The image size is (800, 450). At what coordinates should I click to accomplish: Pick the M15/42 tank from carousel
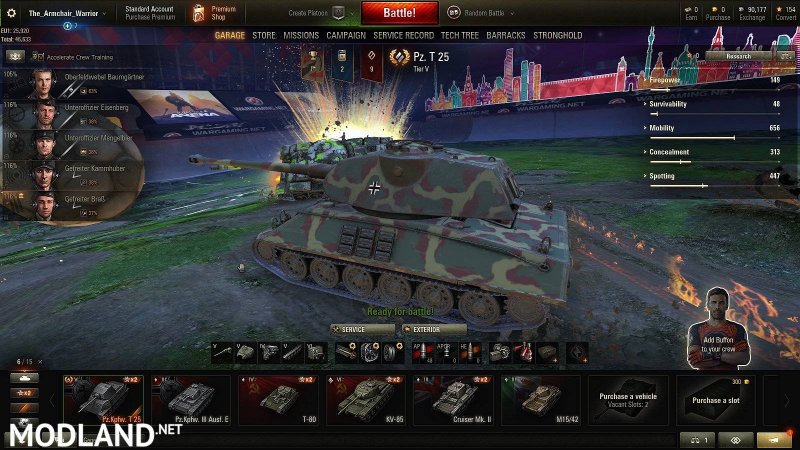(543, 399)
